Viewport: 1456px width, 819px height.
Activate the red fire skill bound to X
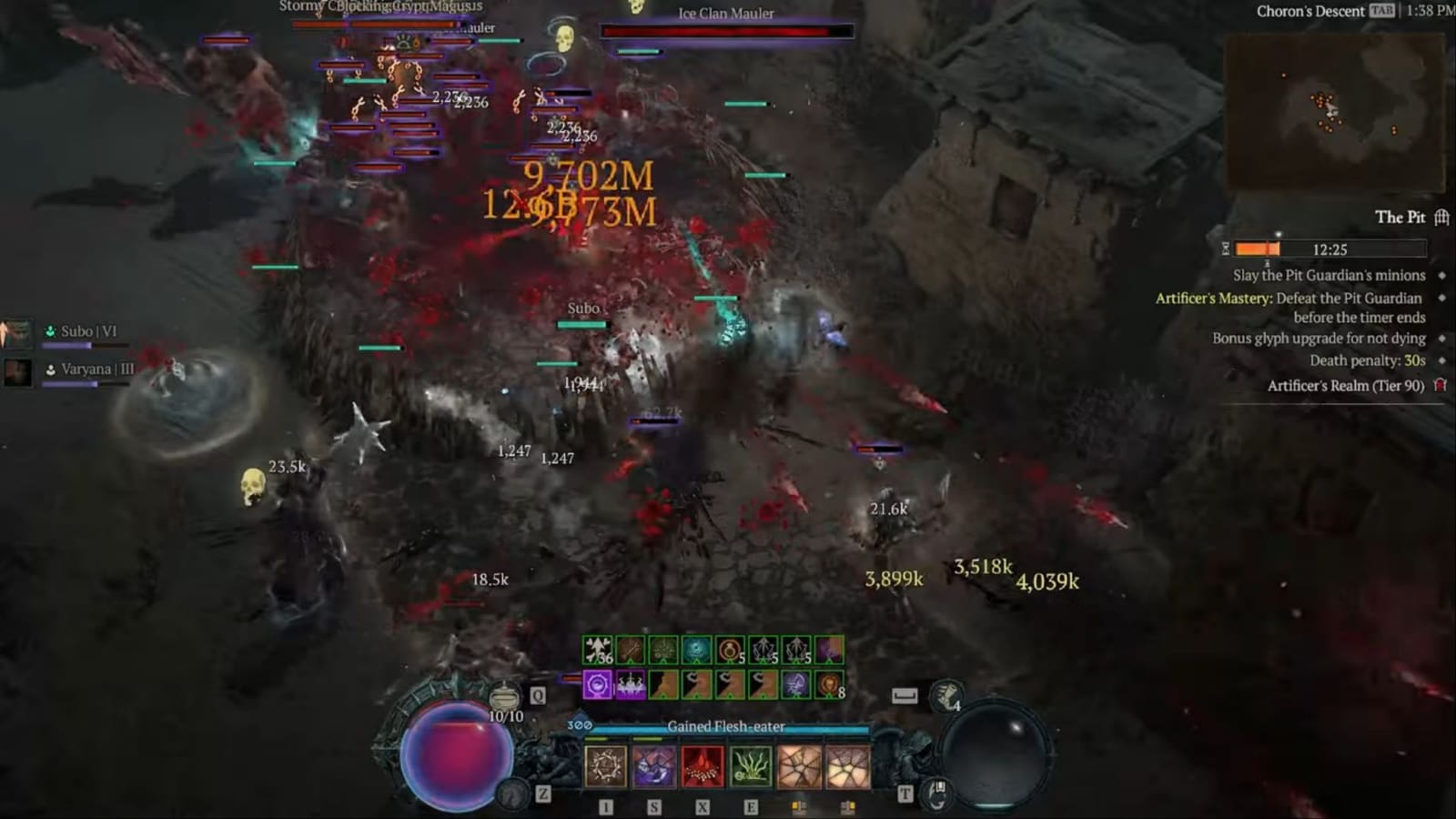[x=703, y=767]
